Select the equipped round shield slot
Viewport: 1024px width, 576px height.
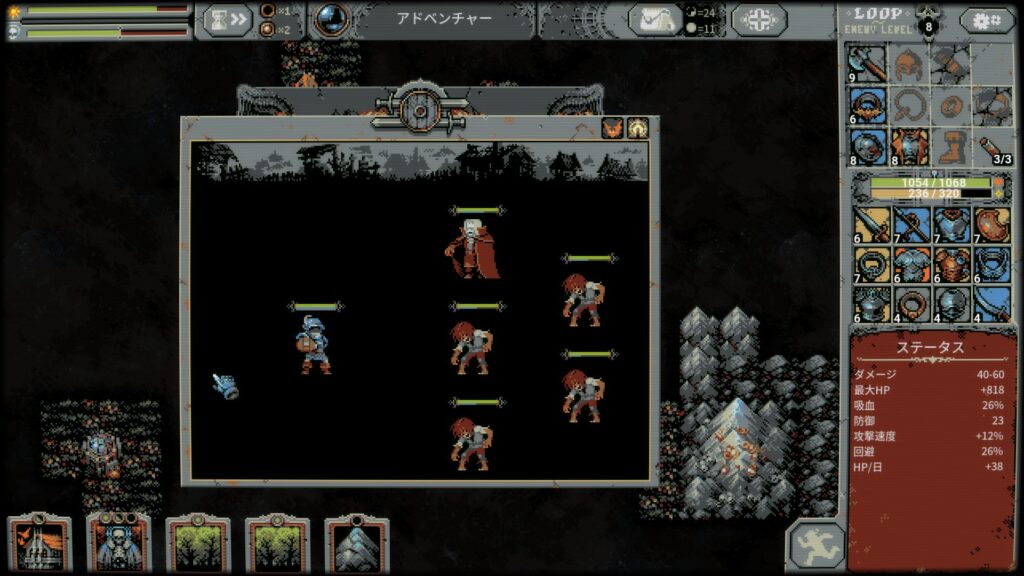point(868,146)
